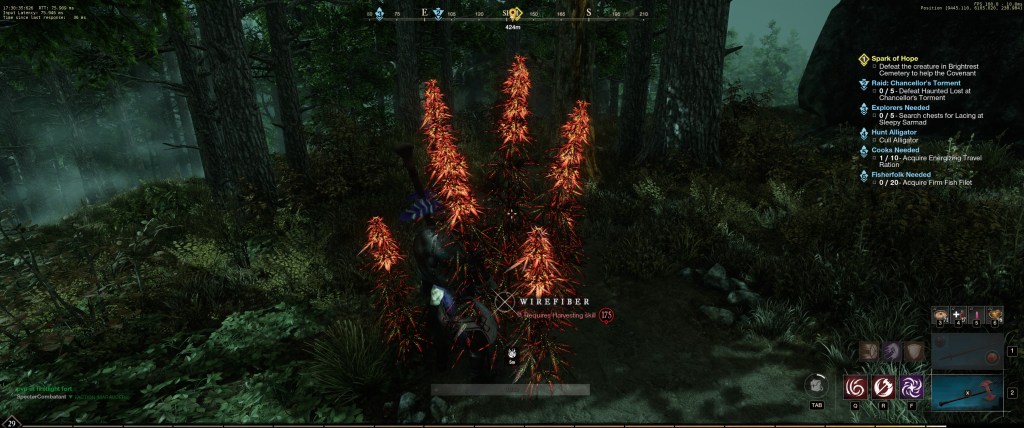
Task: Open the inventory bag icon
Action: point(816,386)
